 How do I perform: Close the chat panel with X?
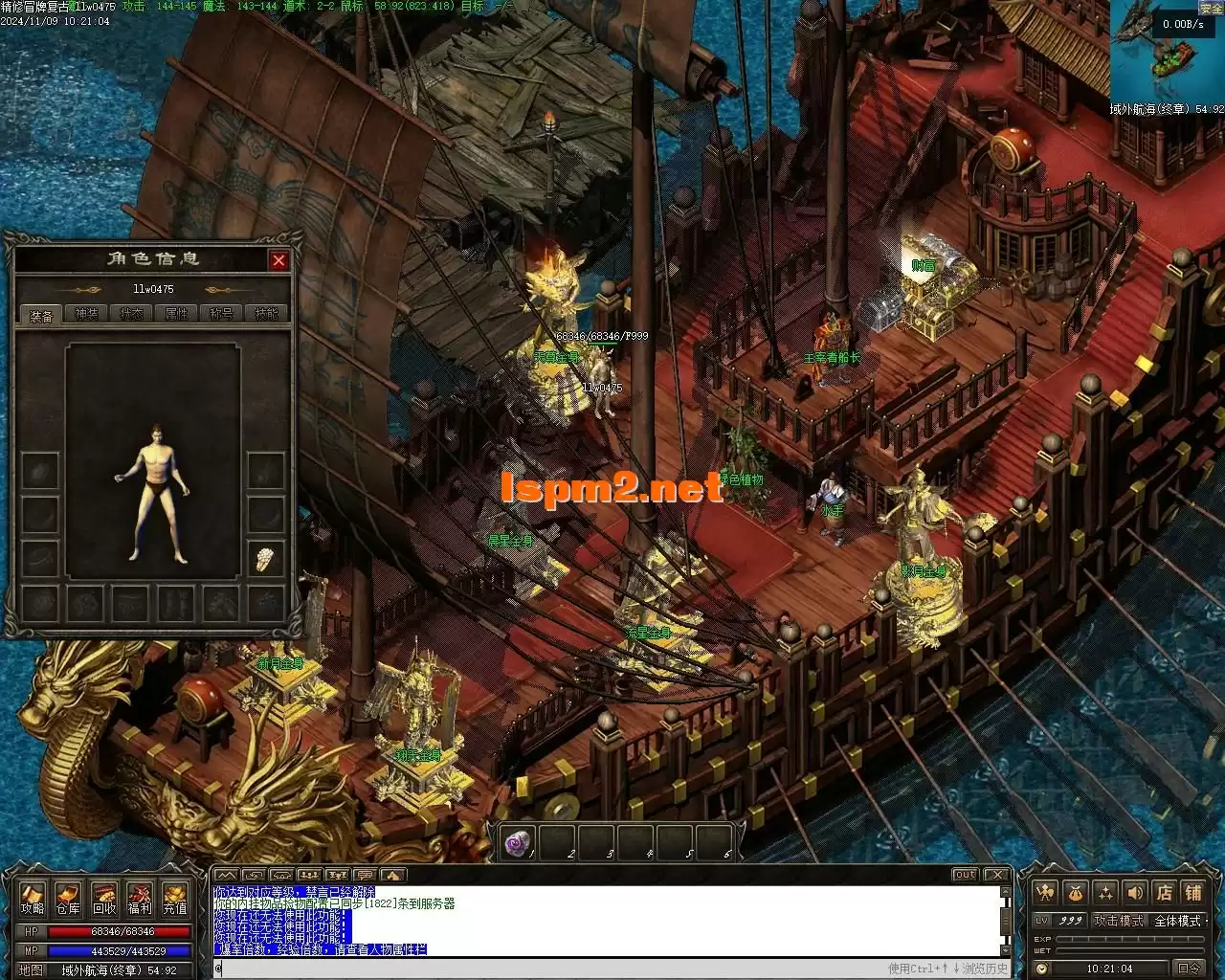click(x=997, y=875)
